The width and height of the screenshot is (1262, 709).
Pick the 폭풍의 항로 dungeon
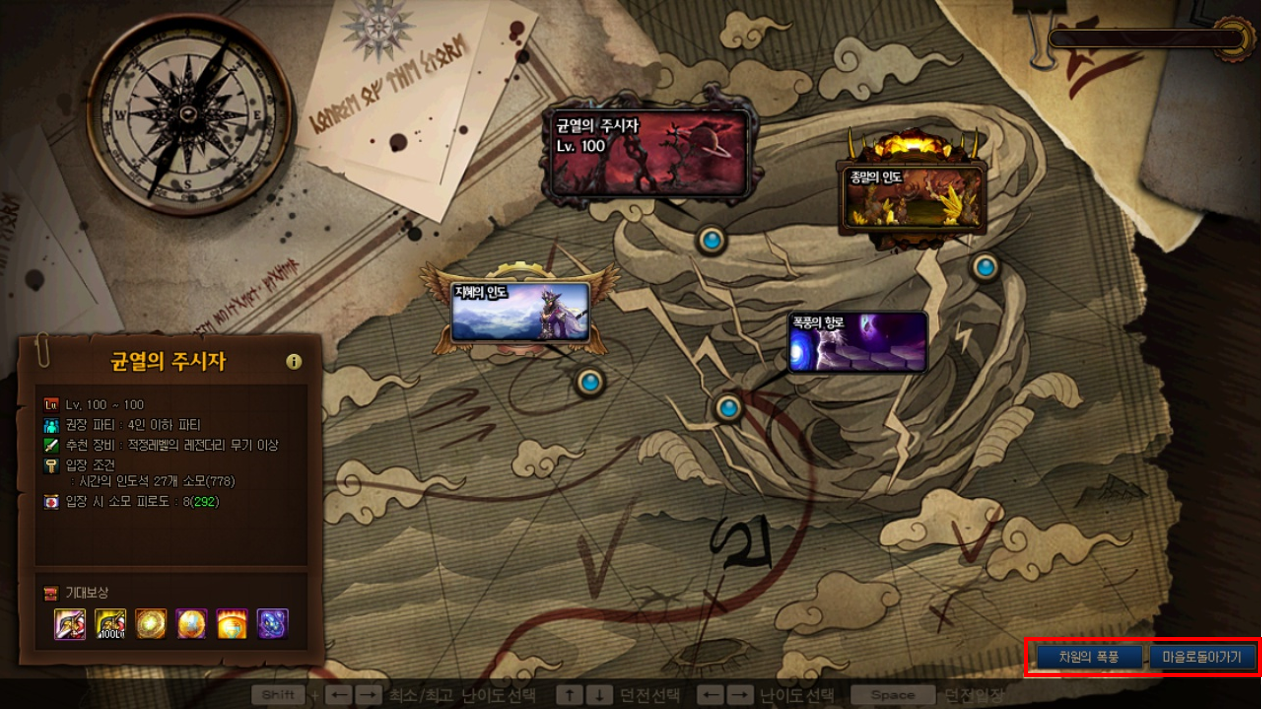tap(857, 342)
